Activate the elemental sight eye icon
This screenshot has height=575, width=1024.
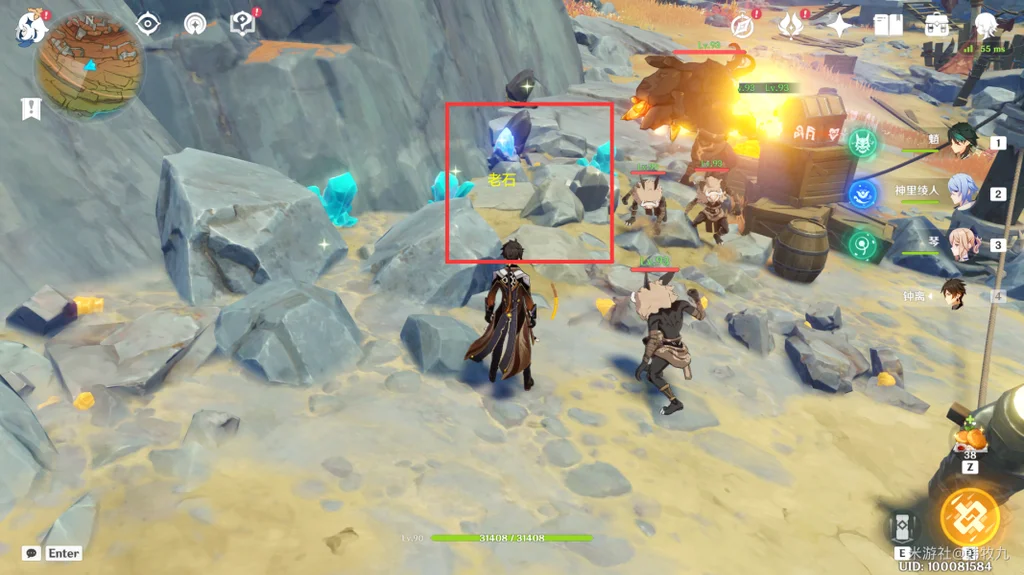149,23
